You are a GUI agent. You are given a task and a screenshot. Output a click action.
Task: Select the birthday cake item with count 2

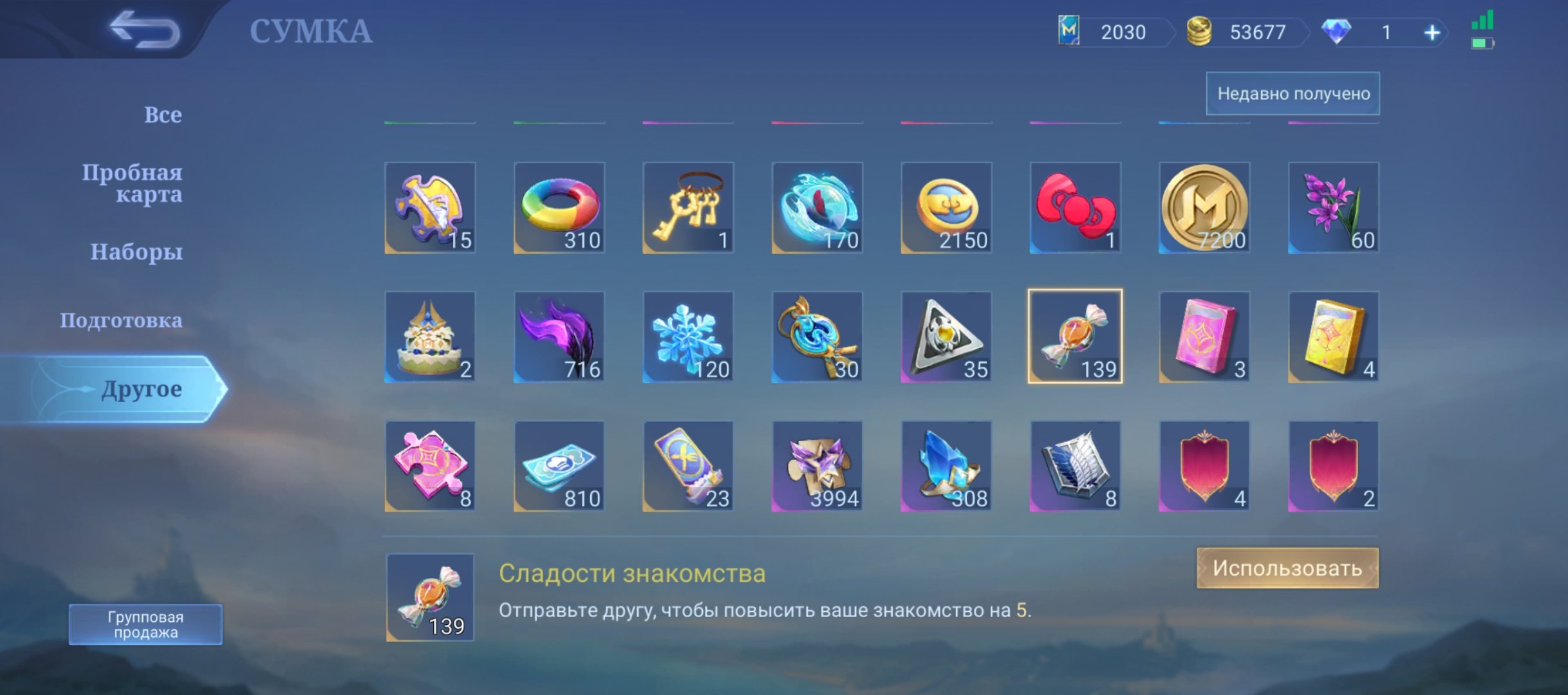point(430,336)
